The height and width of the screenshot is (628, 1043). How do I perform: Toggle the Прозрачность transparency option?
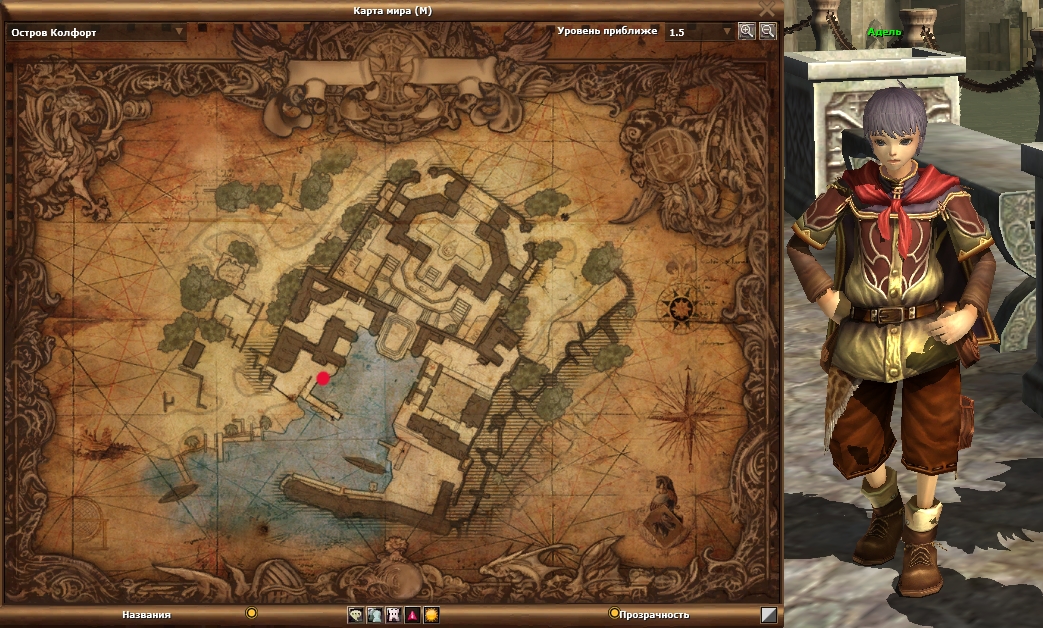[614, 613]
